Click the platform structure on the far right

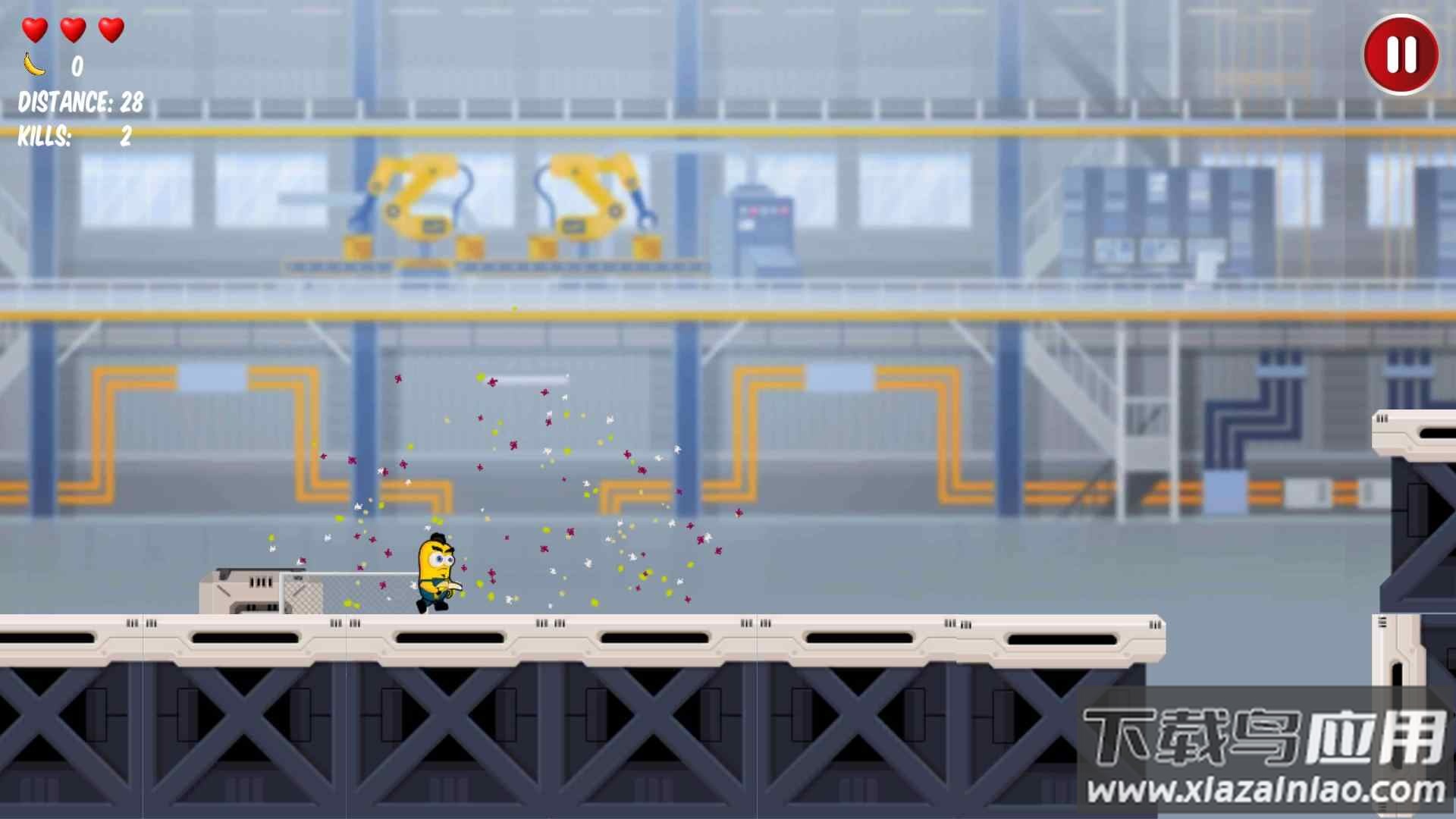point(1418,531)
